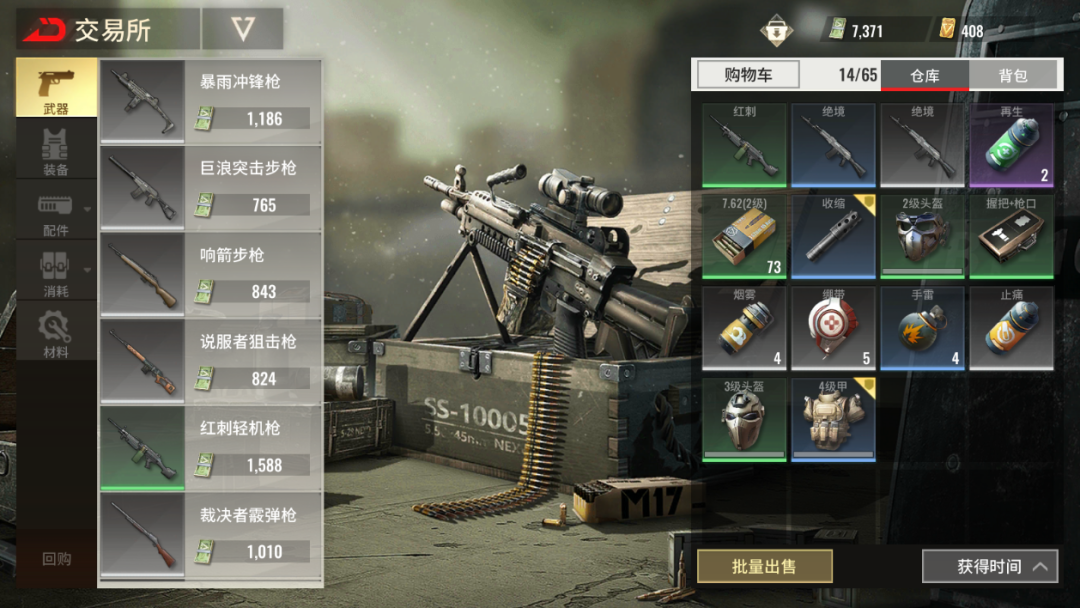Select the 7.62 ammo inventory slot
Image resolution: width=1080 pixels, height=608 pixels.
(744, 236)
